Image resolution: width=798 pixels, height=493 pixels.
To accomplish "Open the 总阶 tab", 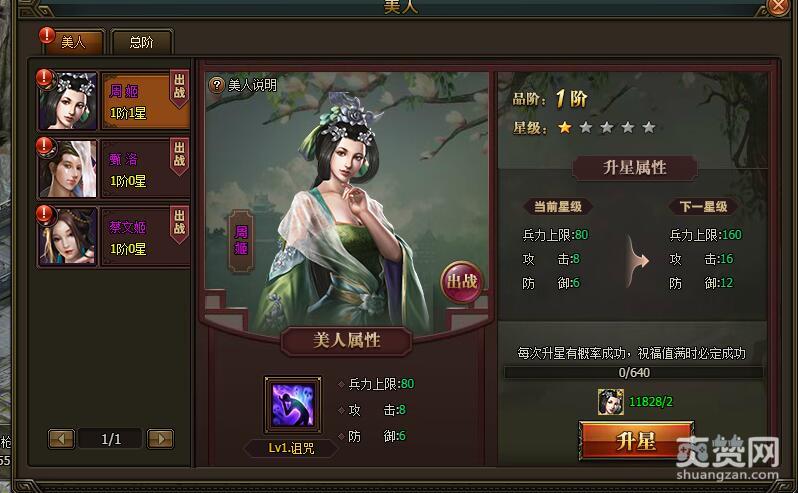I will click(140, 42).
